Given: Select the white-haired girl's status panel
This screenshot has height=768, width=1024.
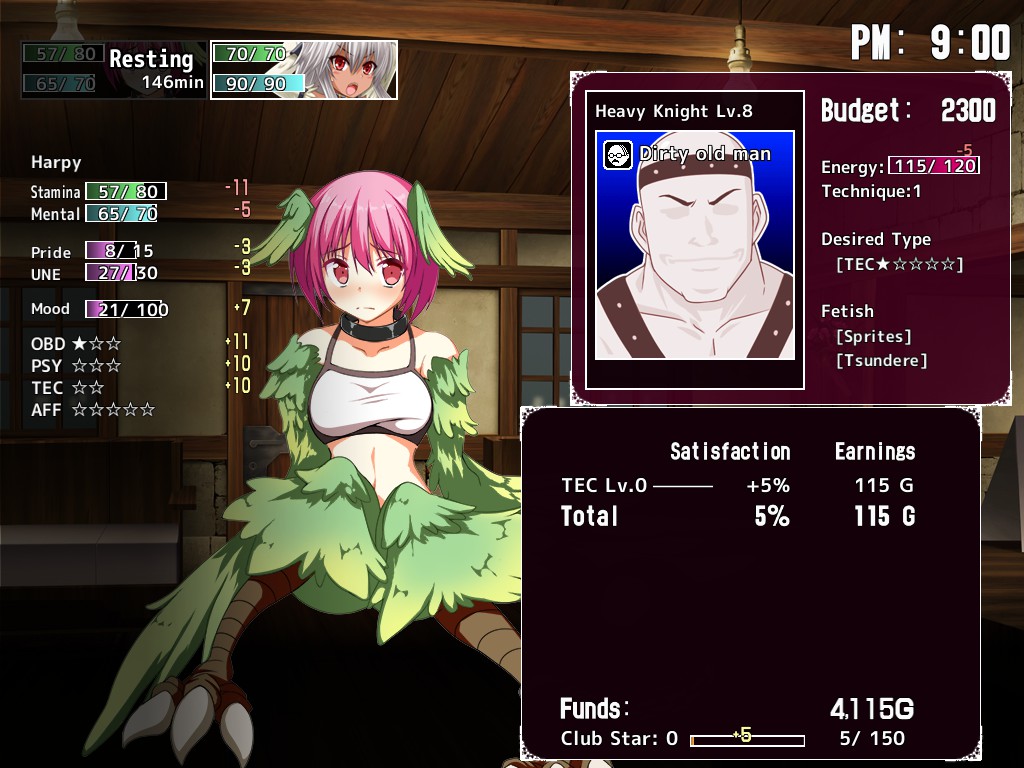Looking at the screenshot, I should click(304, 70).
